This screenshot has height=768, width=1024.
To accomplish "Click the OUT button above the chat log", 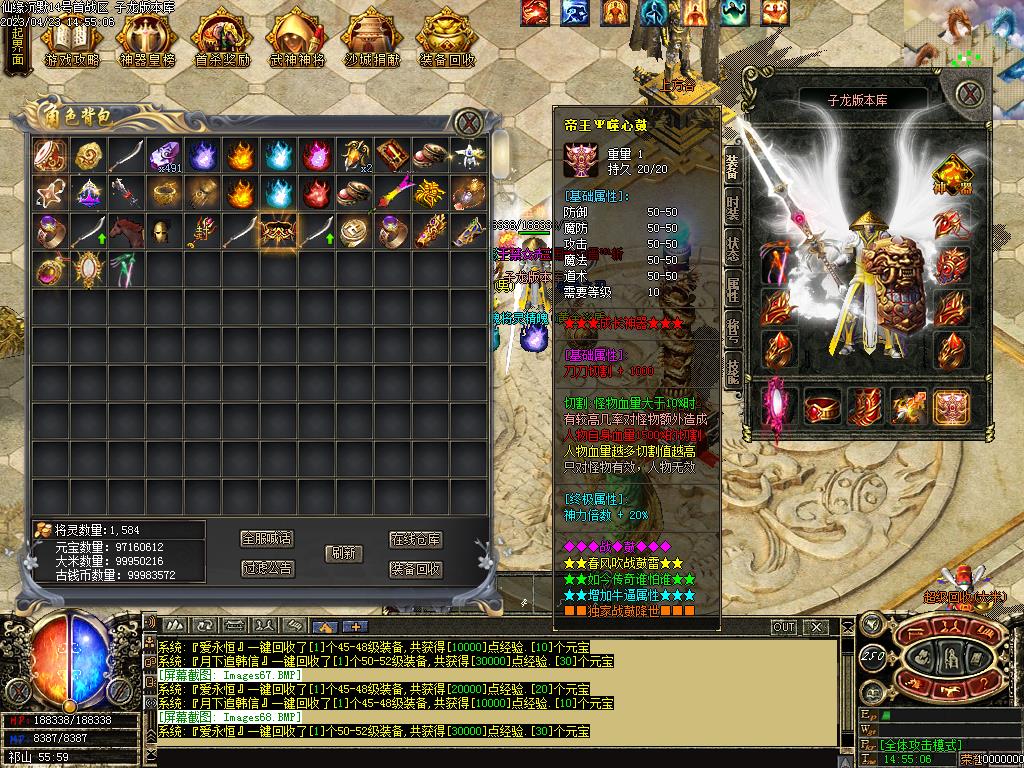I will coord(784,627).
